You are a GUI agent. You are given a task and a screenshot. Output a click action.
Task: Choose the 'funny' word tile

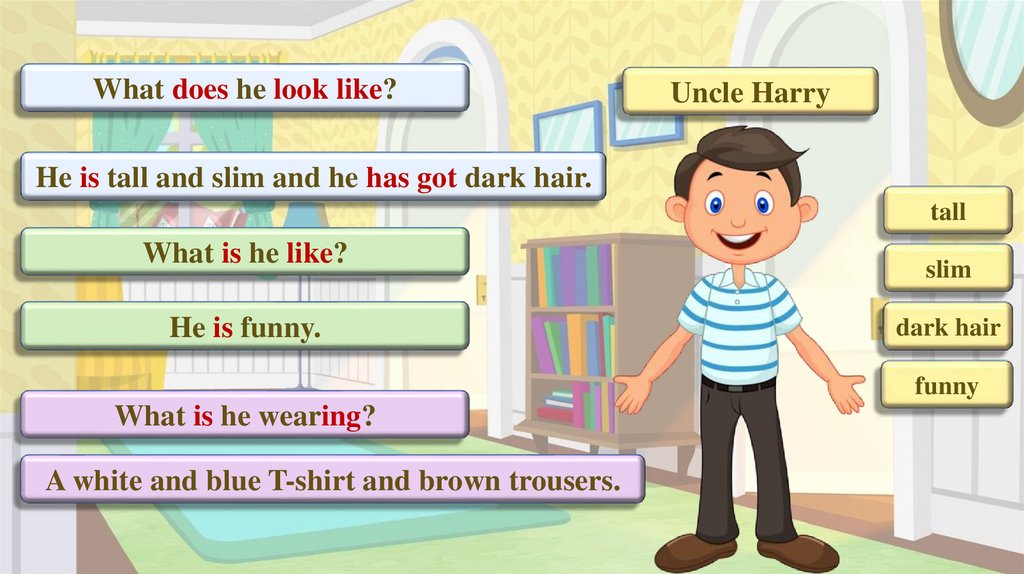[x=946, y=385]
